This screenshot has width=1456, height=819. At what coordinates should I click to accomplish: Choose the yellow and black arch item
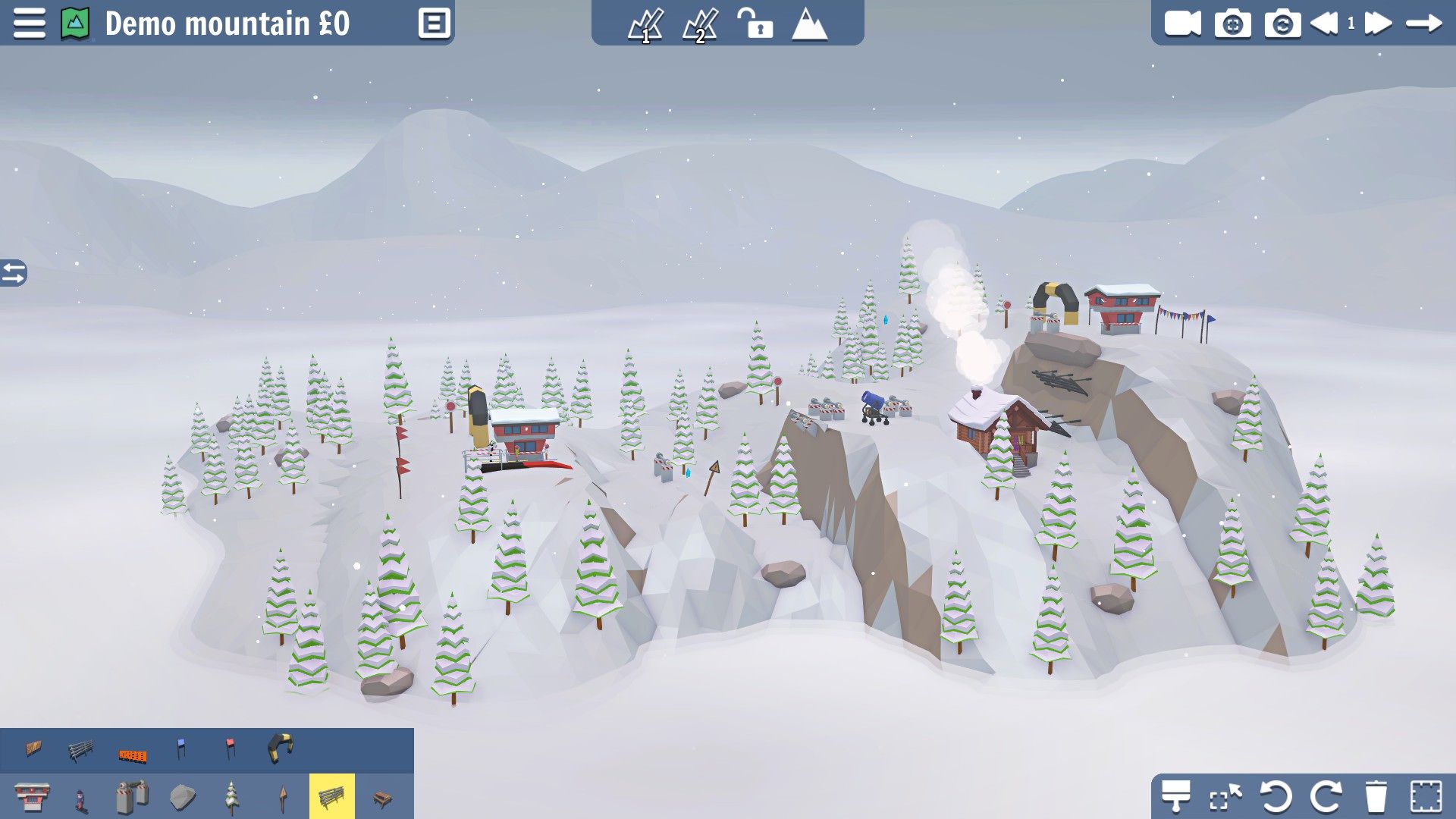click(x=280, y=748)
